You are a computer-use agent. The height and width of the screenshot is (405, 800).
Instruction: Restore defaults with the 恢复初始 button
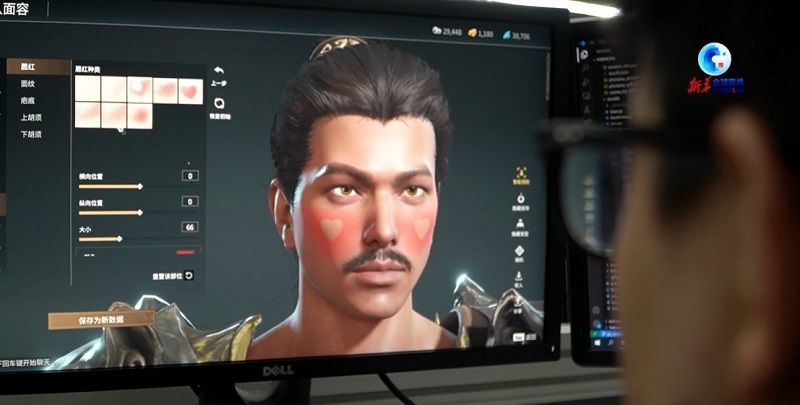pyautogui.click(x=219, y=103)
